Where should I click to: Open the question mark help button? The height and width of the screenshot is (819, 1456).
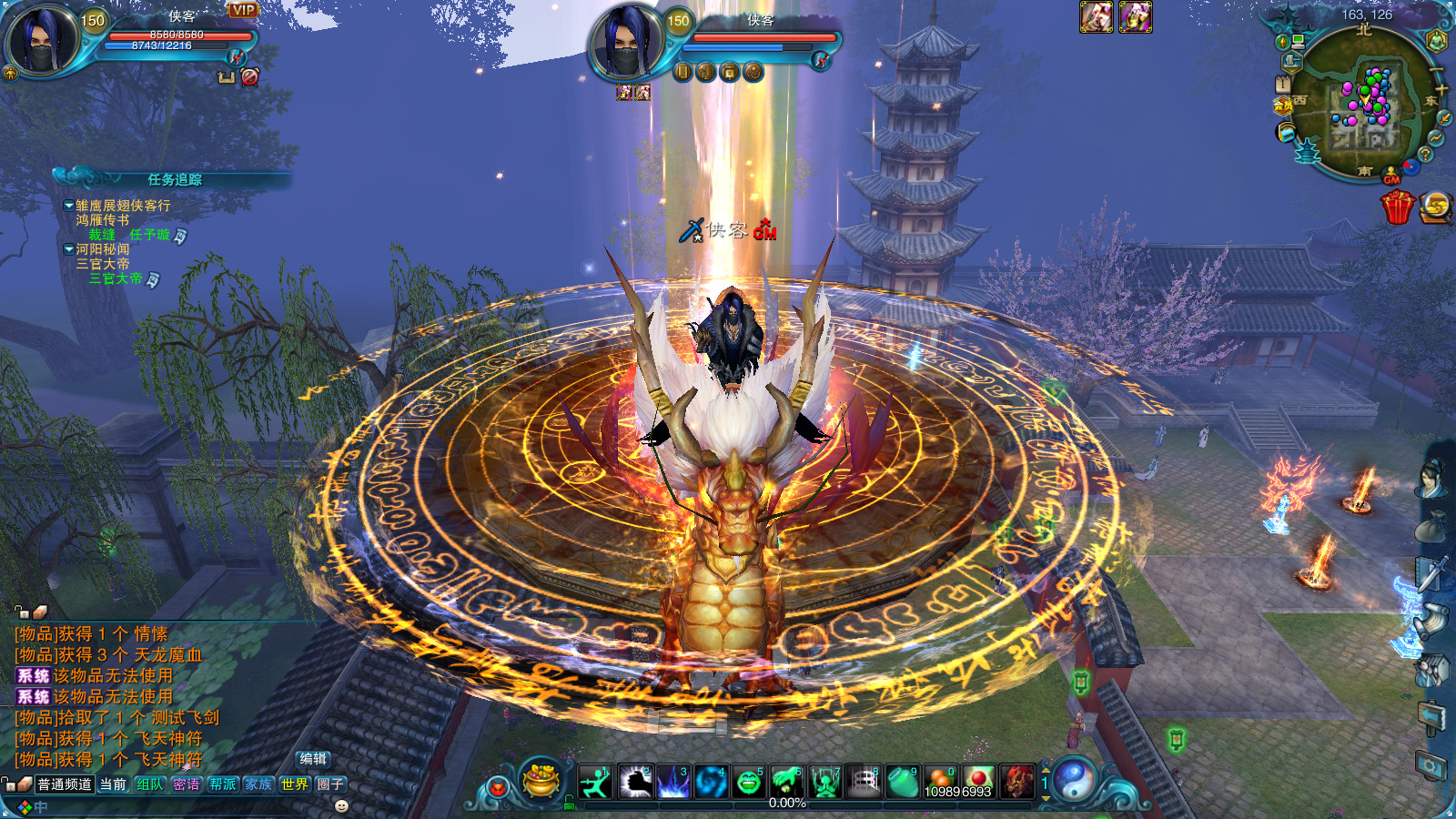1425,155
